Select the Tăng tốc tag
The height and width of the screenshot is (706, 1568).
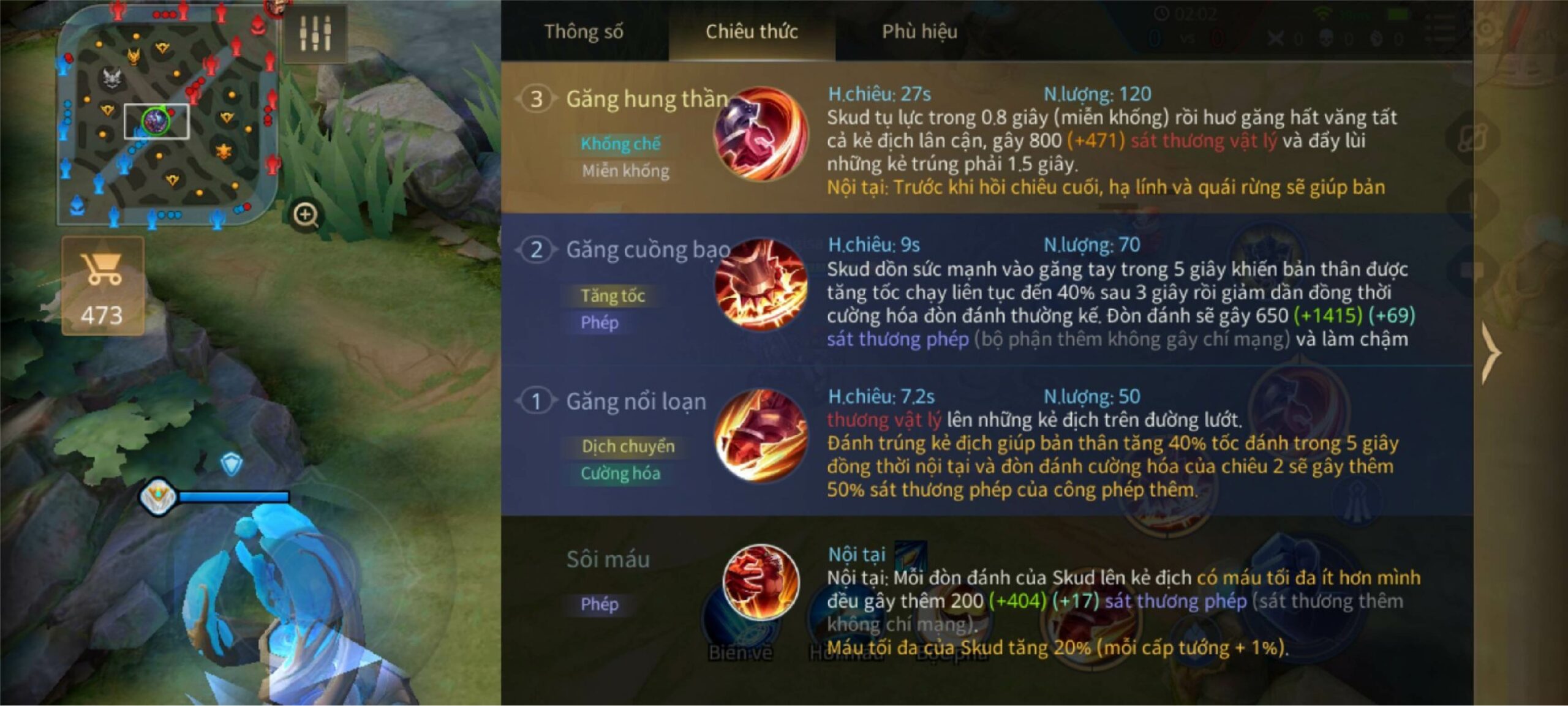(x=612, y=296)
